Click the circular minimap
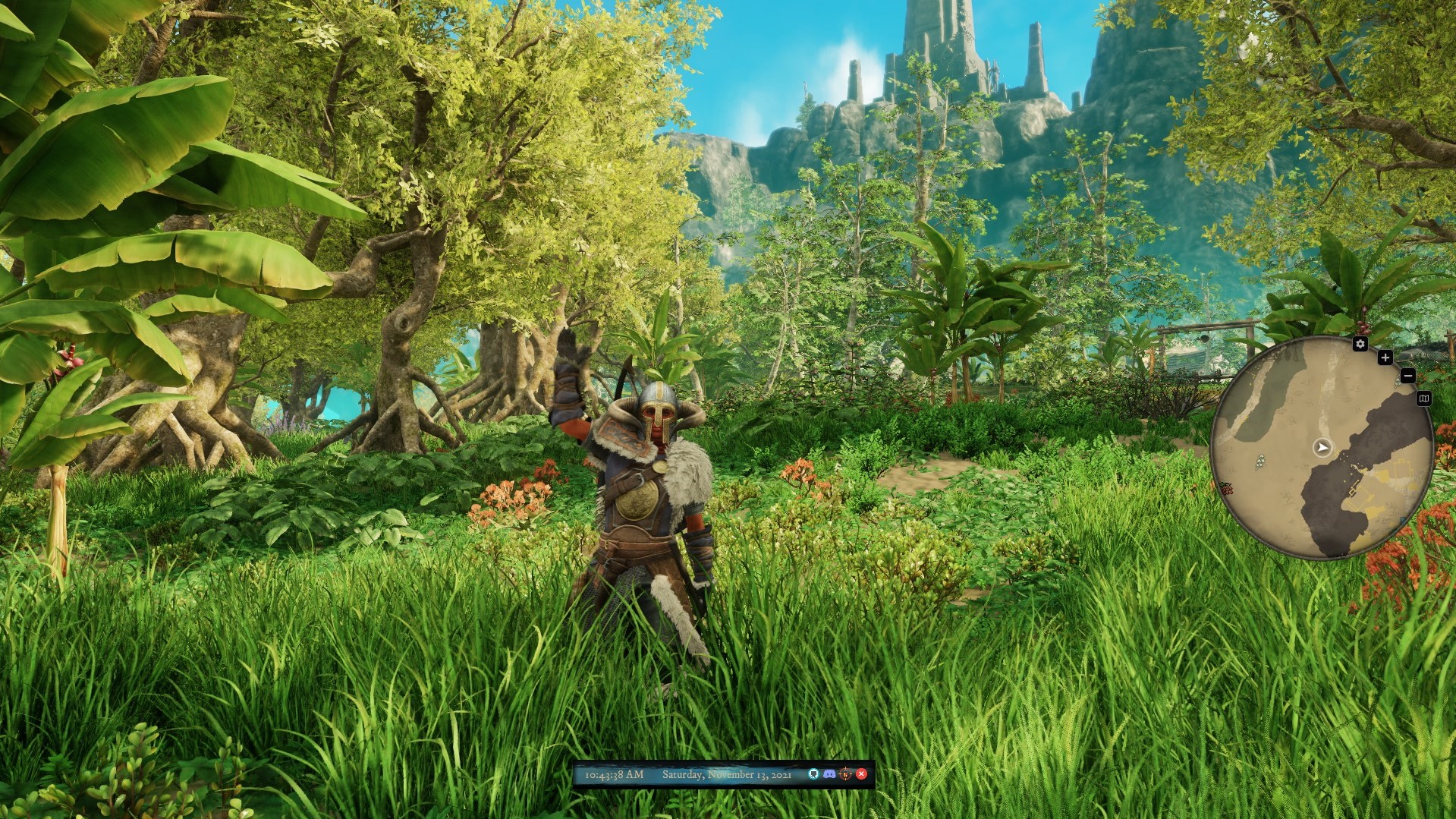 point(1322,448)
